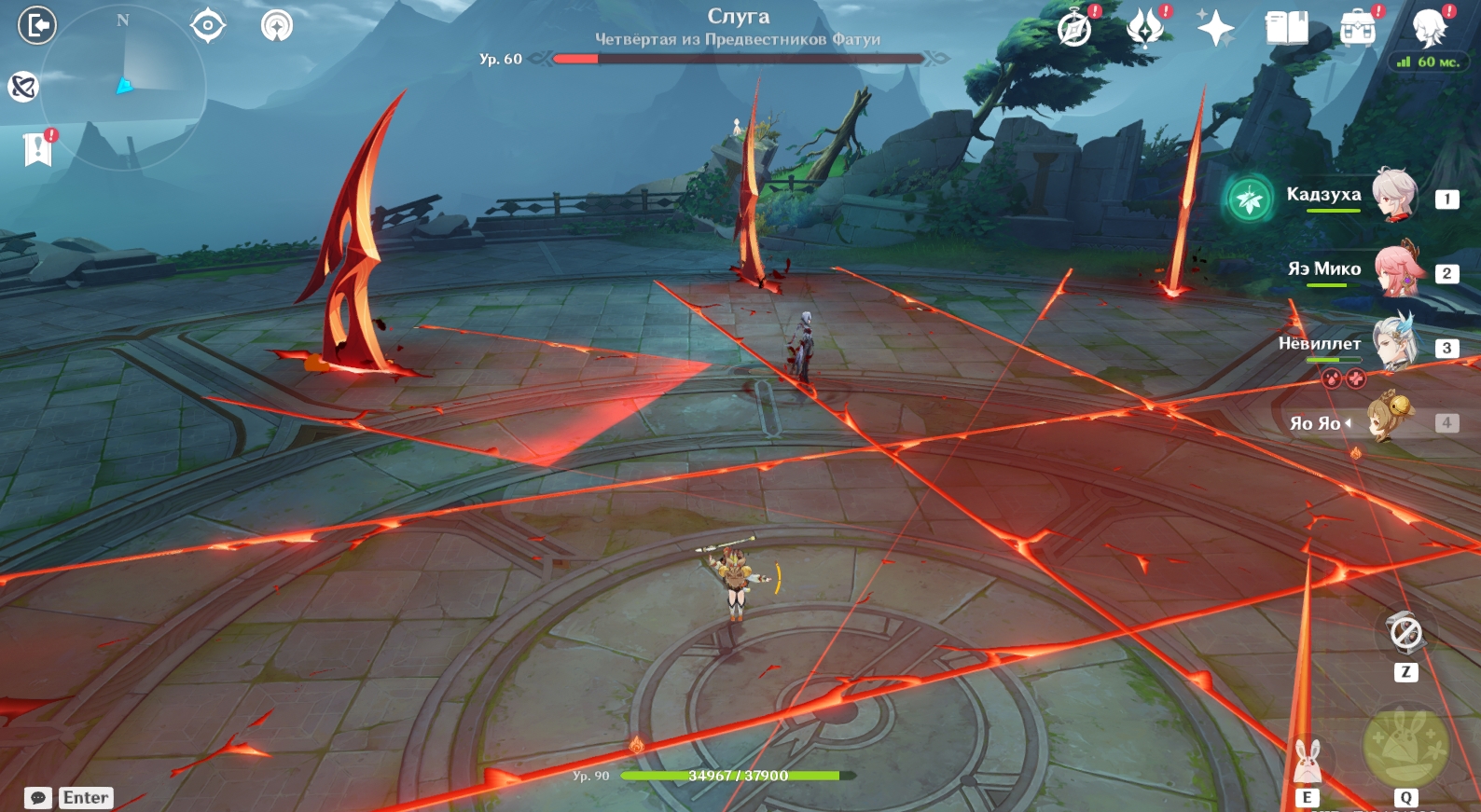The width and height of the screenshot is (1481, 812).
Task: Click the round arch icon at top
Action: [277, 25]
